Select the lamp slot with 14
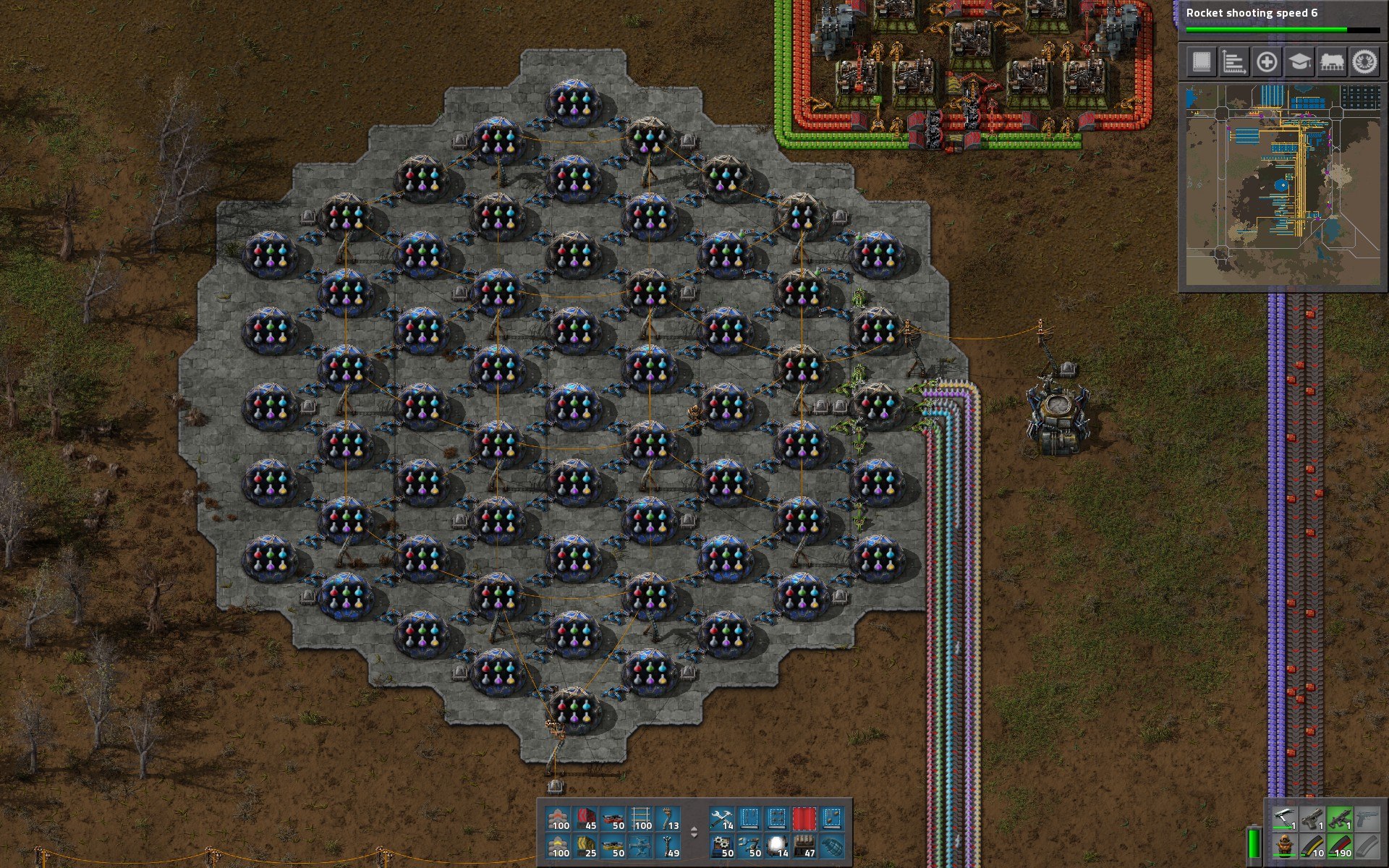 [777, 846]
